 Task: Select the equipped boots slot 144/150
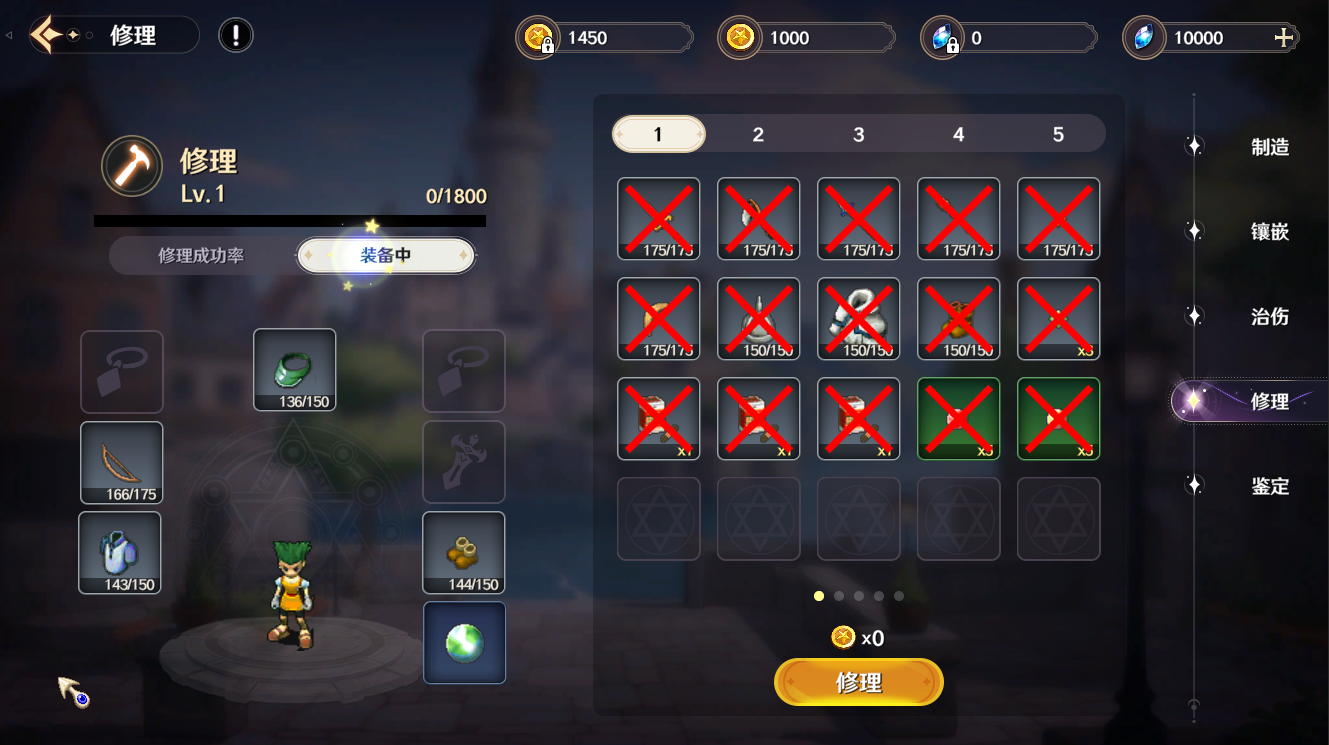click(x=463, y=552)
